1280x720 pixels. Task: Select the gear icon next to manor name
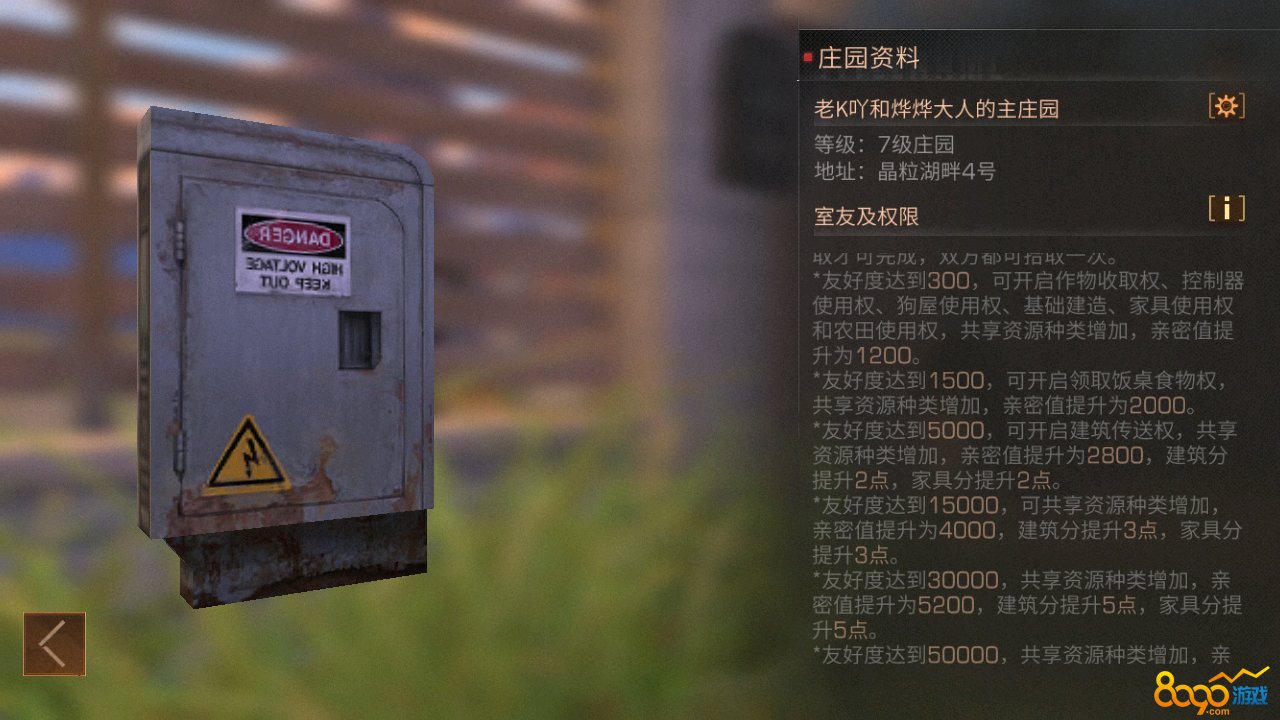[x=1227, y=107]
